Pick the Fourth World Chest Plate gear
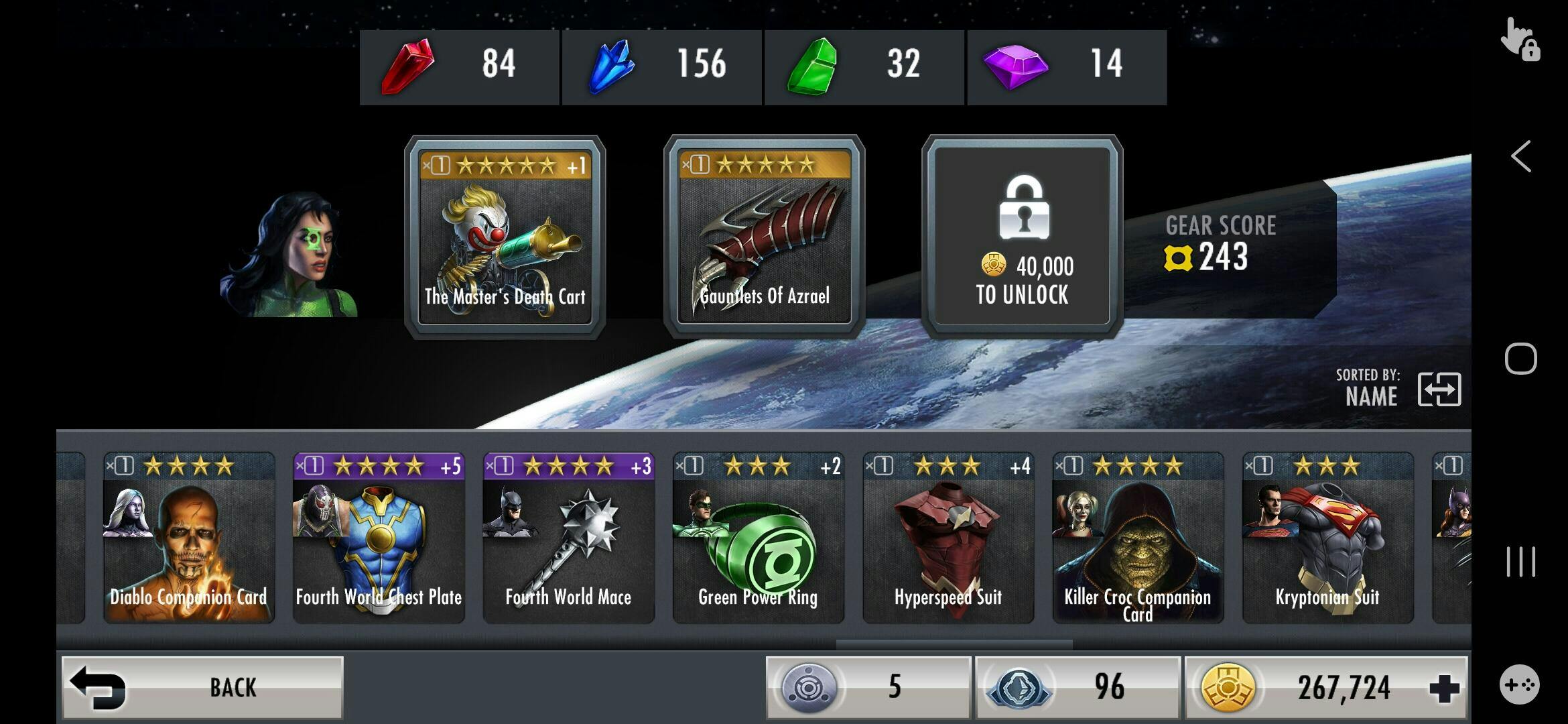The width and height of the screenshot is (1568, 724). tap(379, 538)
